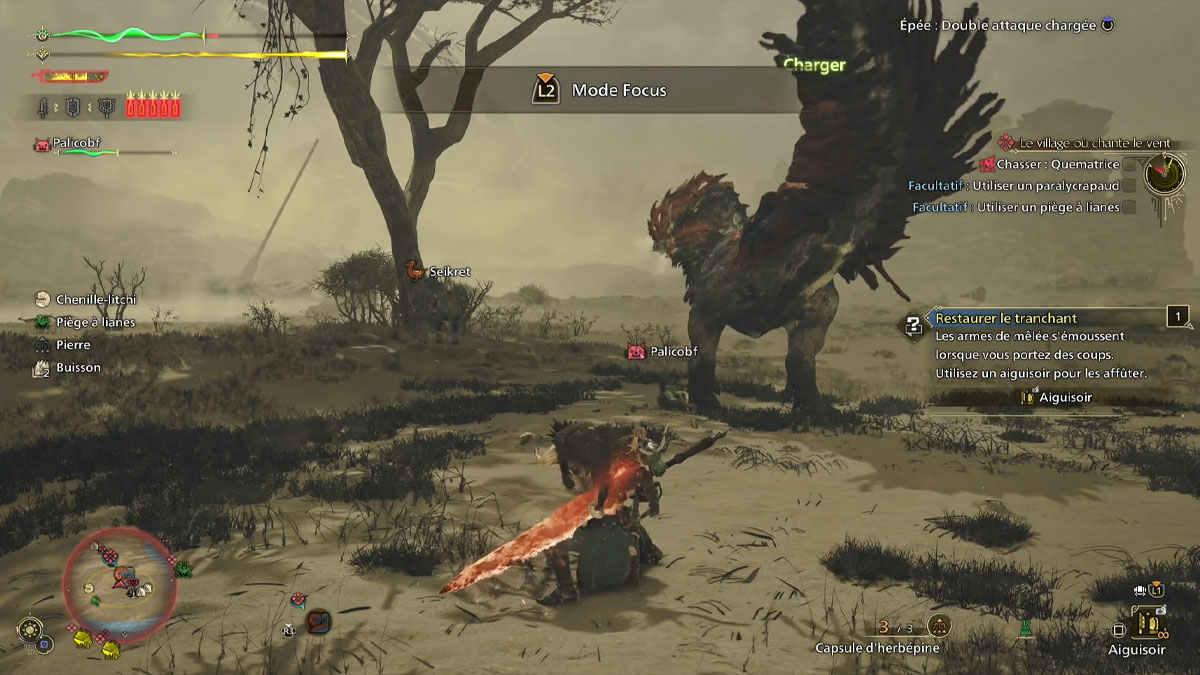1200x675 pixels.
Task: Click the yellow frog marker below the minimap
Action: click(110, 650)
